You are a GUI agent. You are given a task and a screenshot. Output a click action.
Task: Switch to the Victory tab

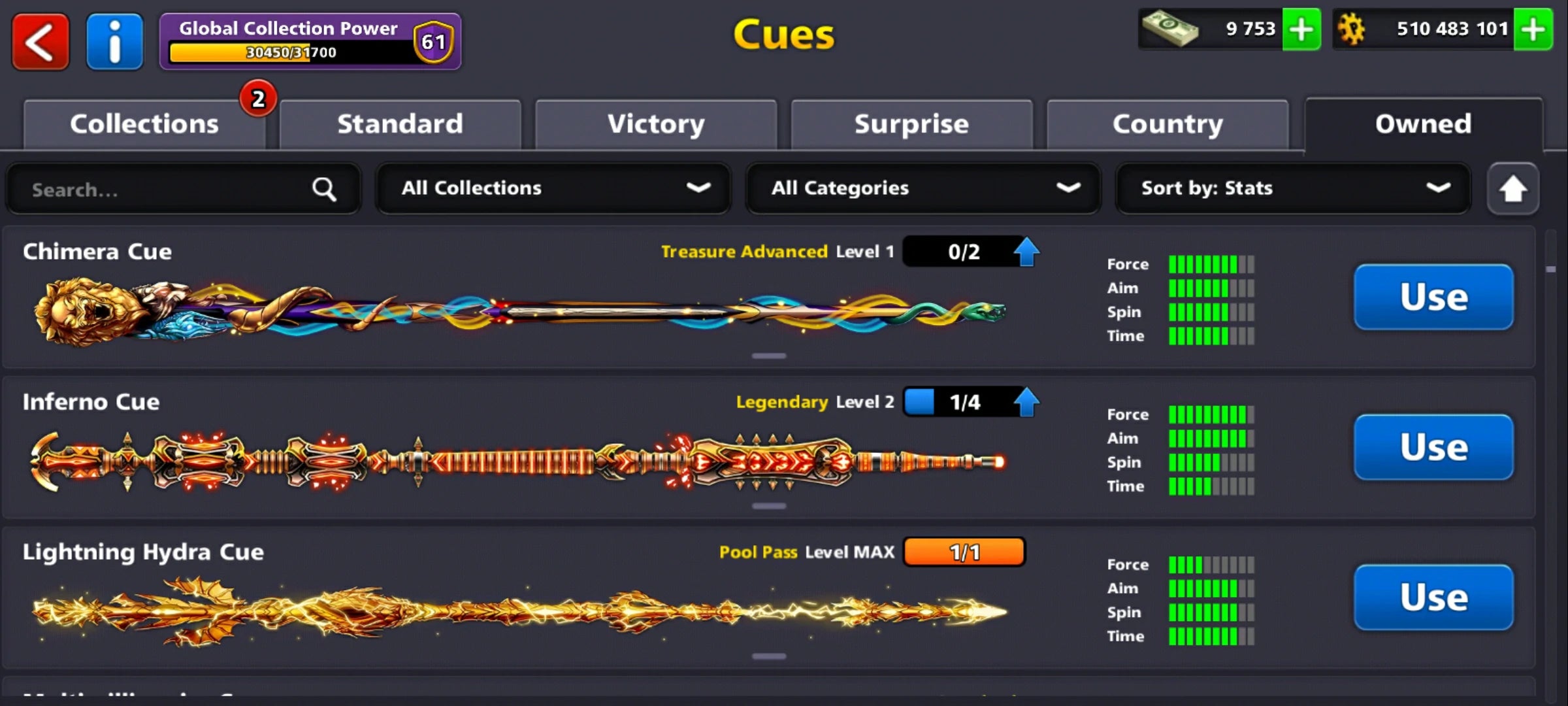[656, 124]
